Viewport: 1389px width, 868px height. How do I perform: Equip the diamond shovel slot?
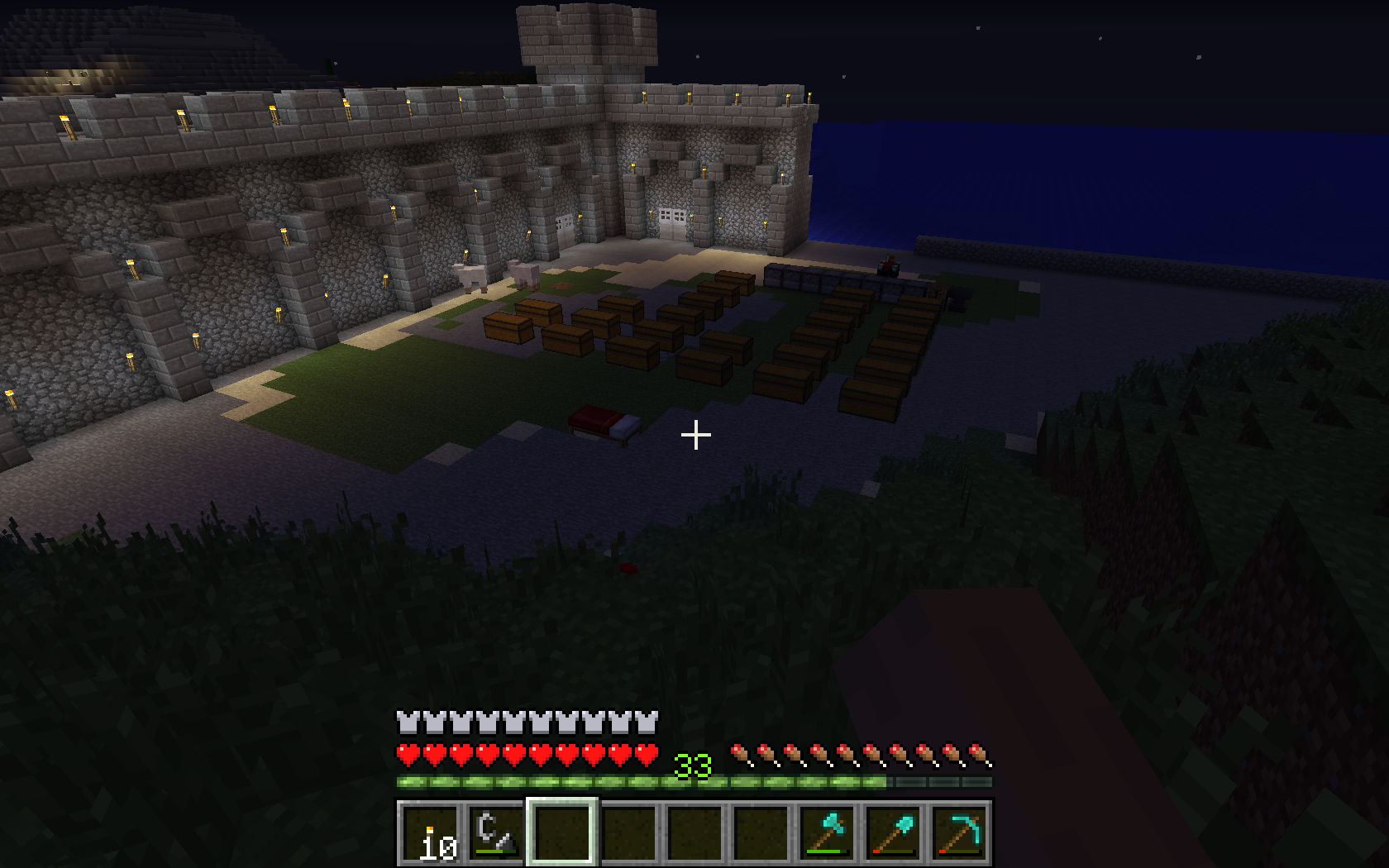893,833
